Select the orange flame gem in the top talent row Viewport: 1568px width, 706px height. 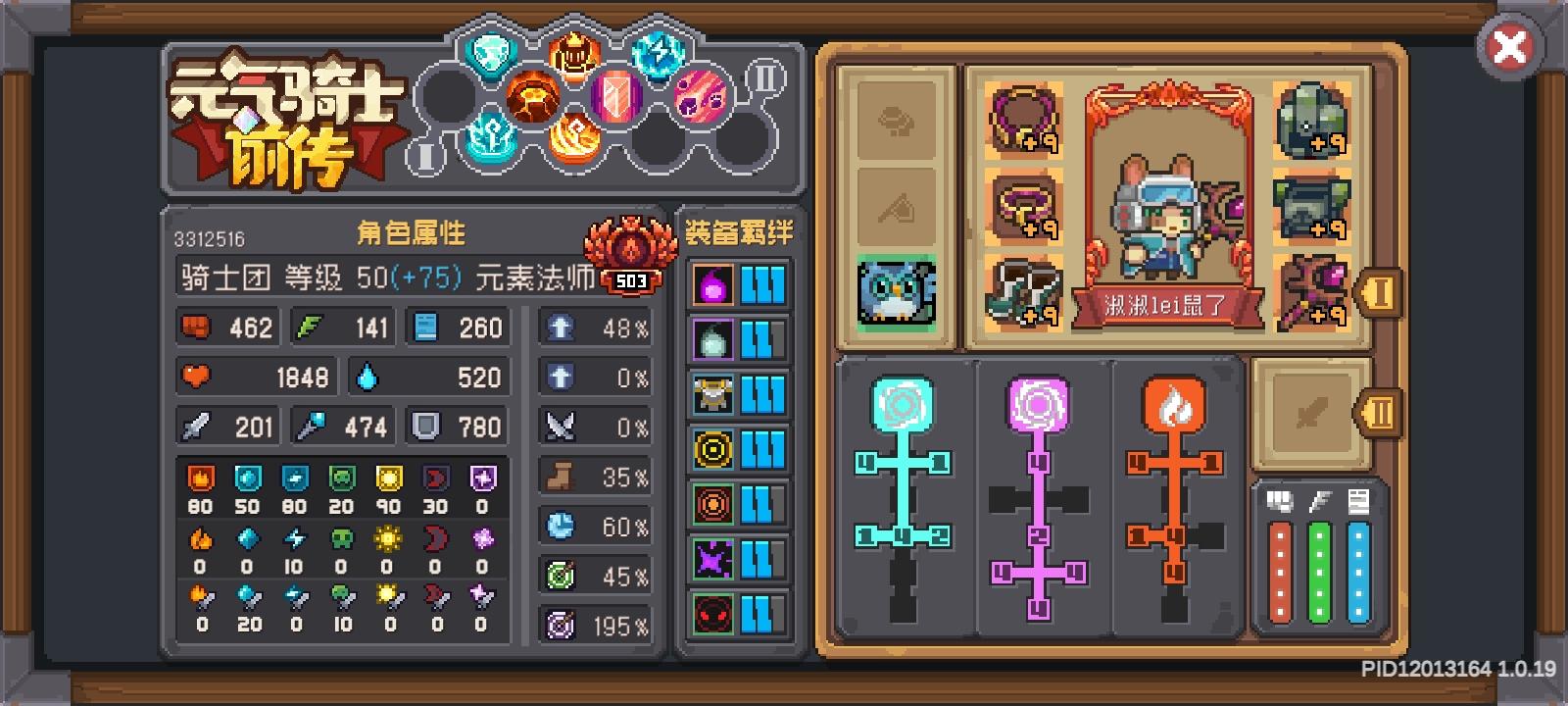pos(571,56)
